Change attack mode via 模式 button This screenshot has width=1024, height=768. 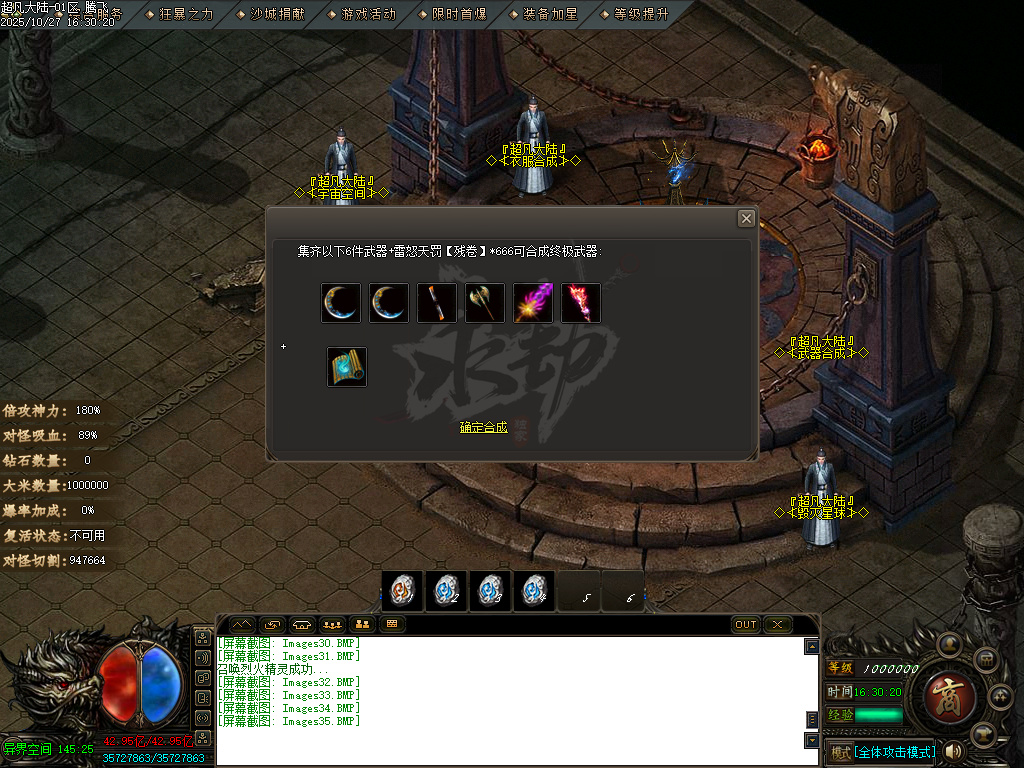(x=839, y=752)
